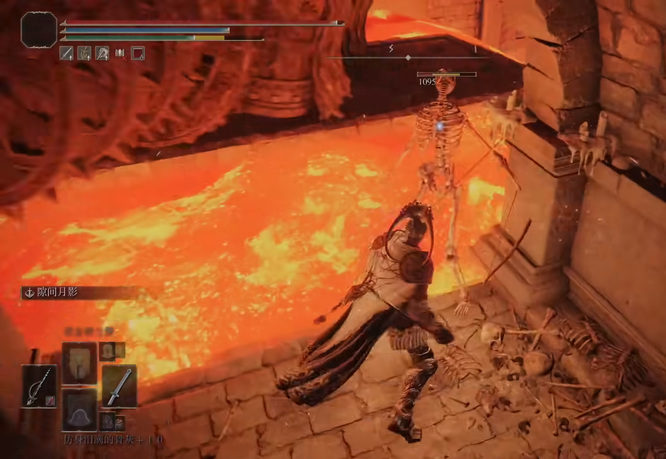Choose the Mimic Tear Ashes item slot
The width and height of the screenshot is (666, 459).
pos(80,409)
